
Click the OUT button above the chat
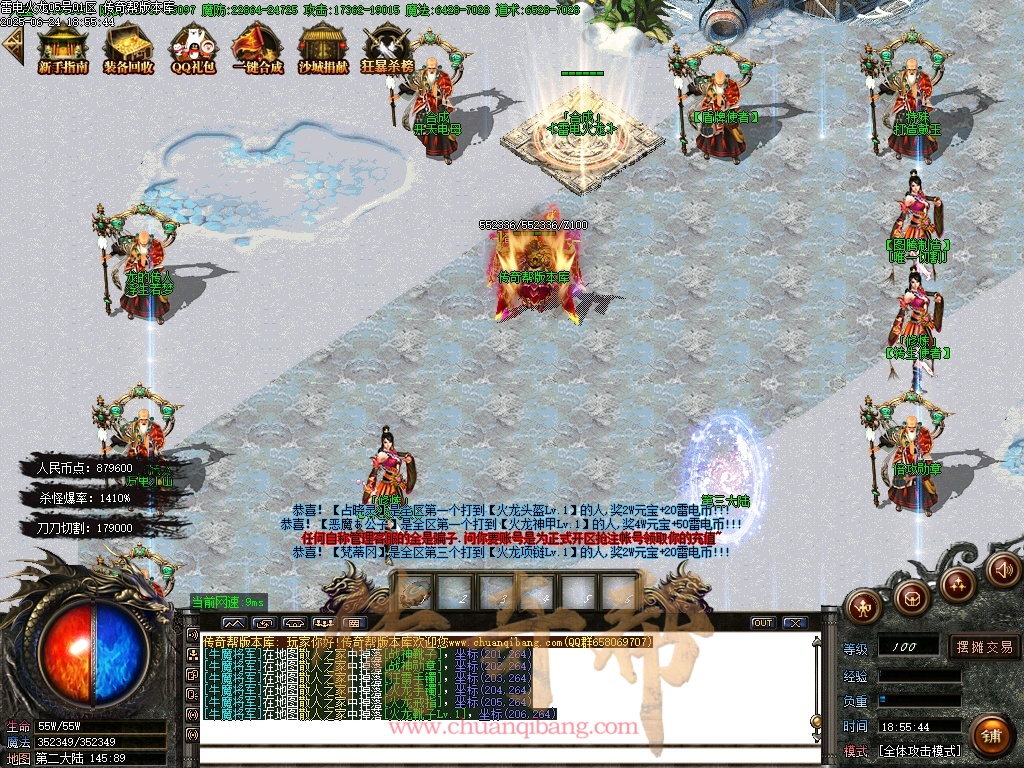[x=763, y=623]
